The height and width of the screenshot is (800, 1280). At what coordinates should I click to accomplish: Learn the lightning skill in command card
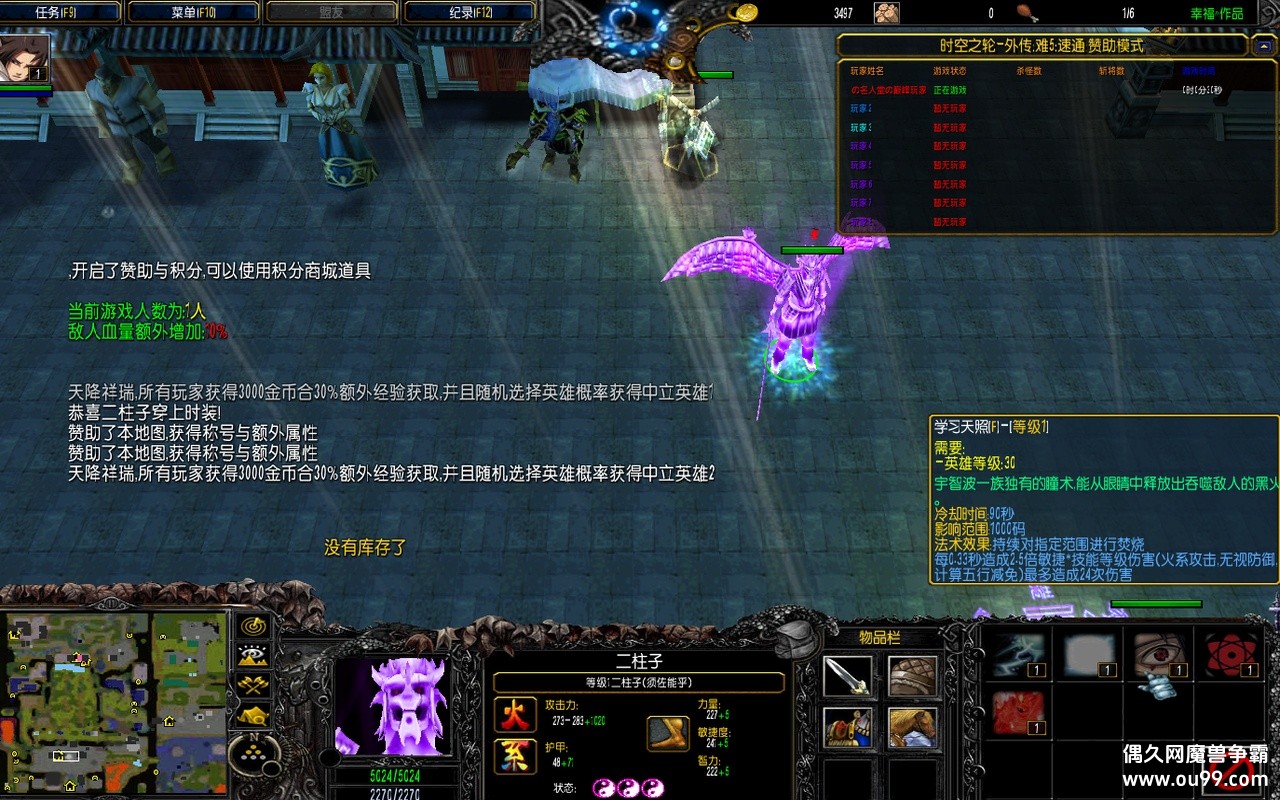tap(1019, 653)
